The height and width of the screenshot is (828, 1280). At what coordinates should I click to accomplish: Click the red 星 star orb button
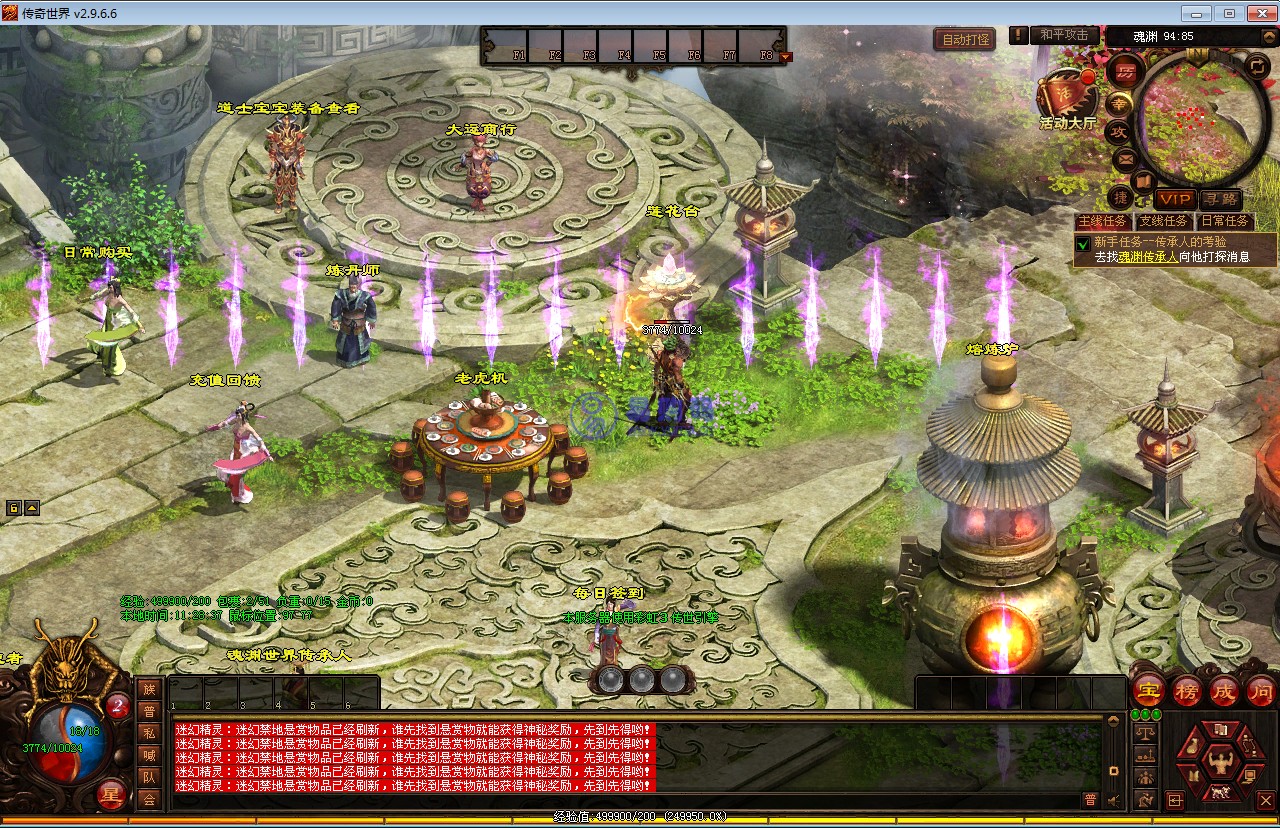tap(113, 795)
